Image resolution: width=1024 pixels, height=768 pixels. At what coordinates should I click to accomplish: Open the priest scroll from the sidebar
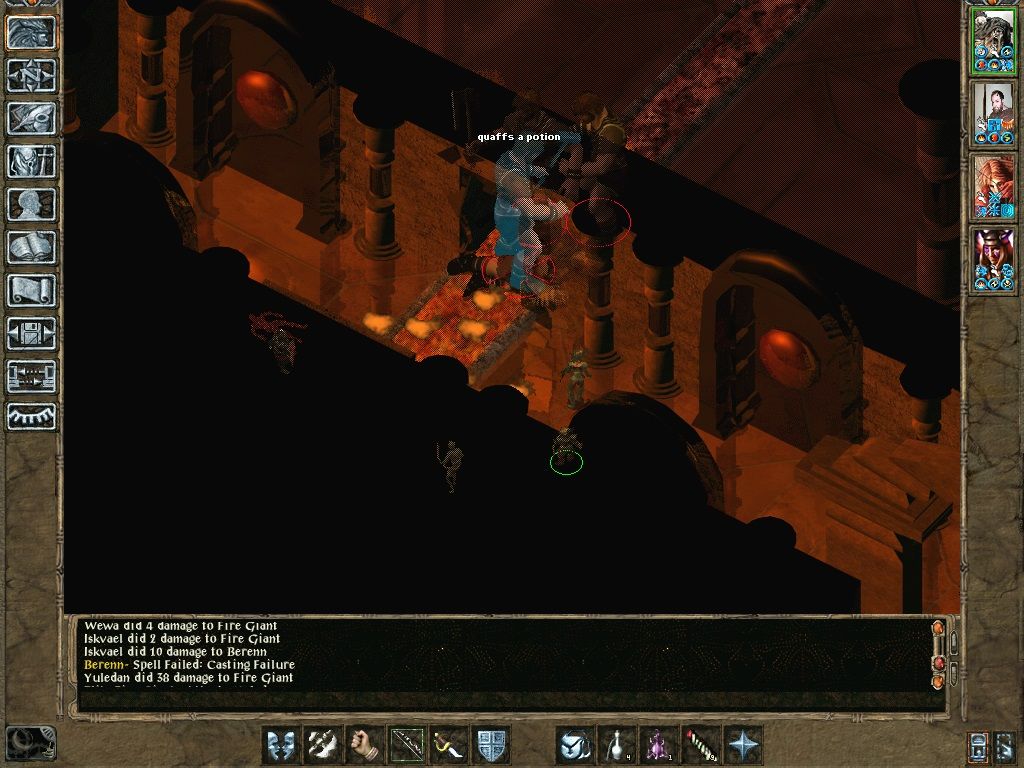pos(32,290)
